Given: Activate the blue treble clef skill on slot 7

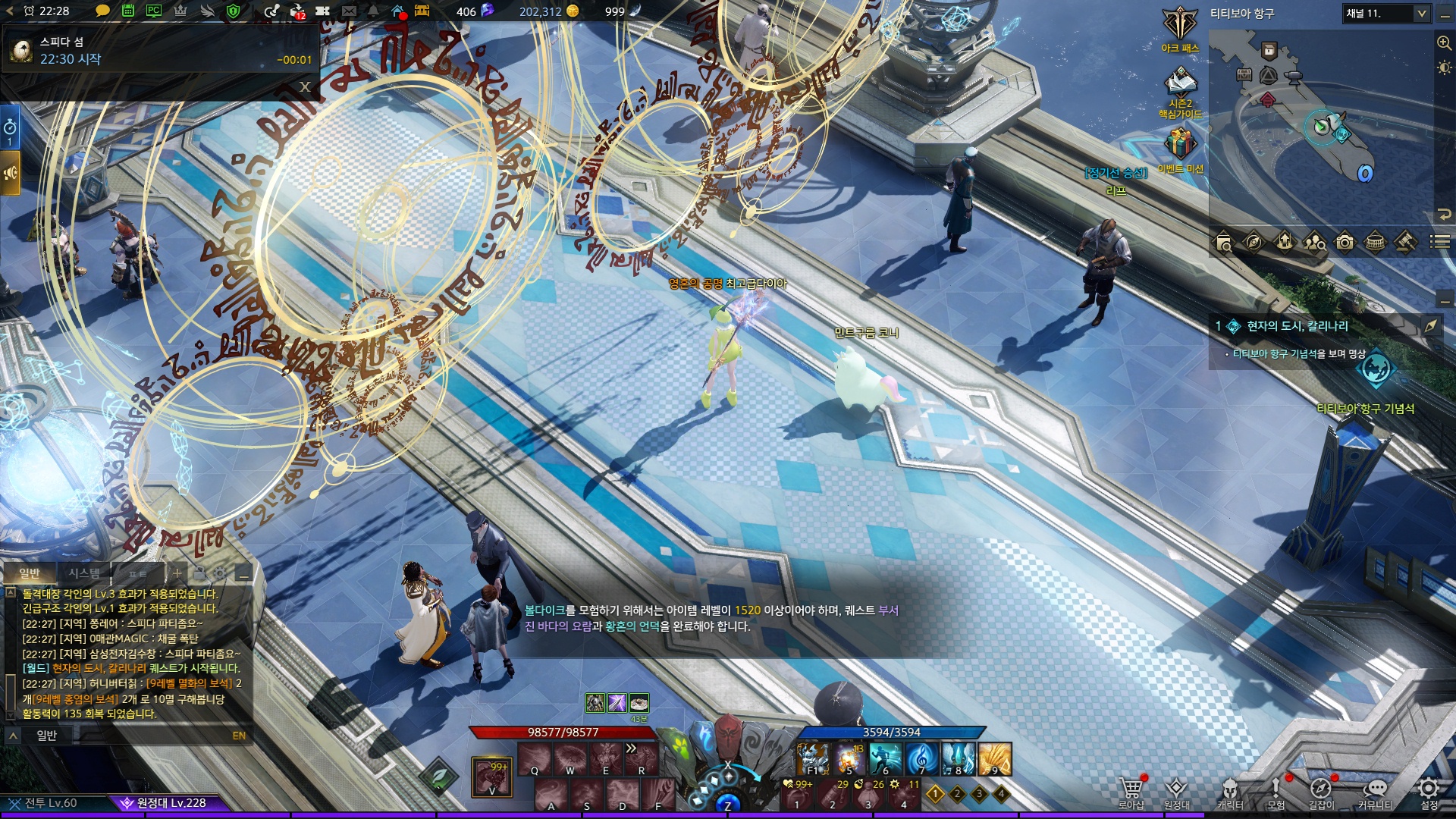Looking at the screenshot, I should tap(921, 758).
